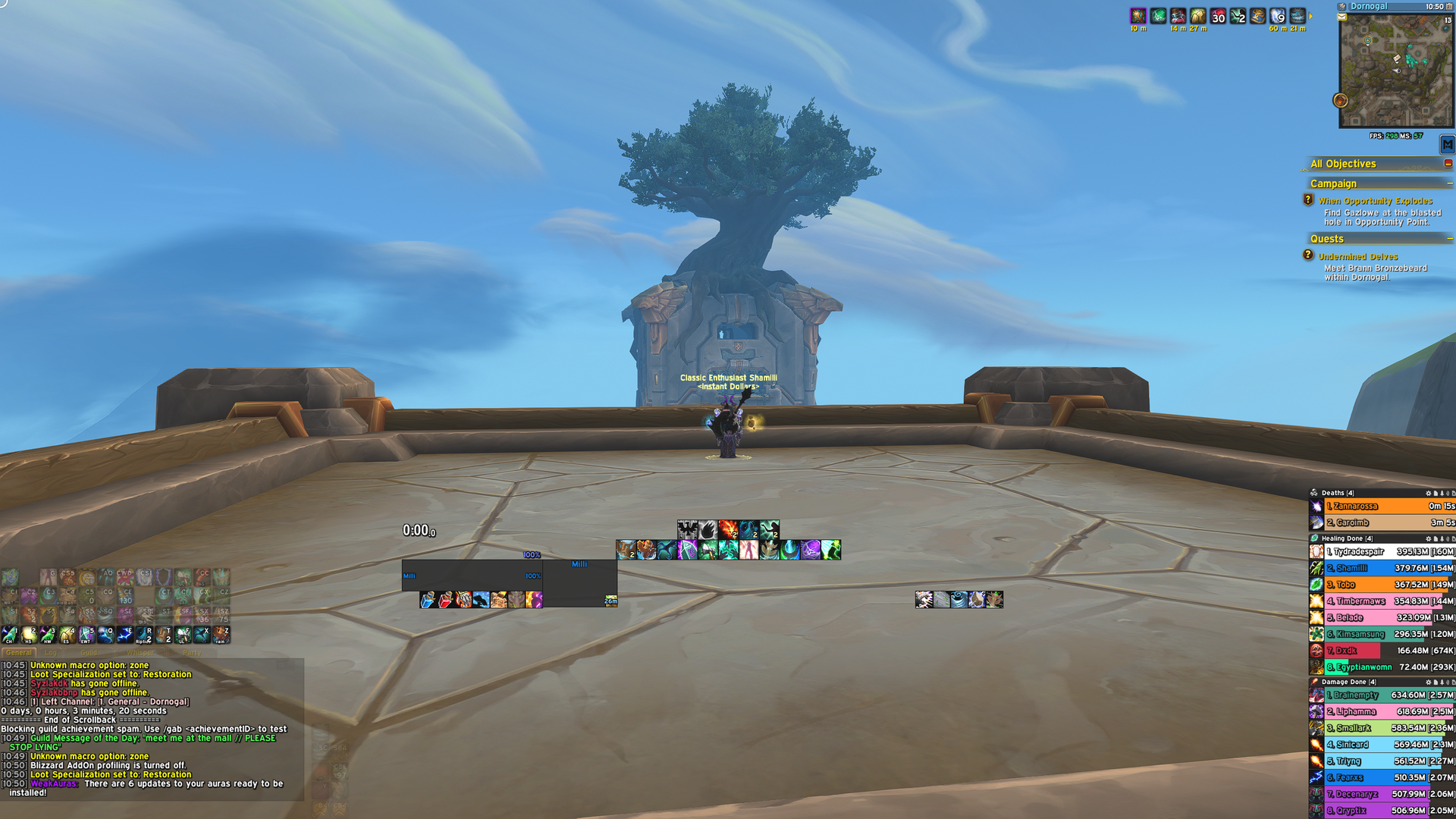
Task: Collapse the All Objectives tracker
Action: (x=1449, y=164)
